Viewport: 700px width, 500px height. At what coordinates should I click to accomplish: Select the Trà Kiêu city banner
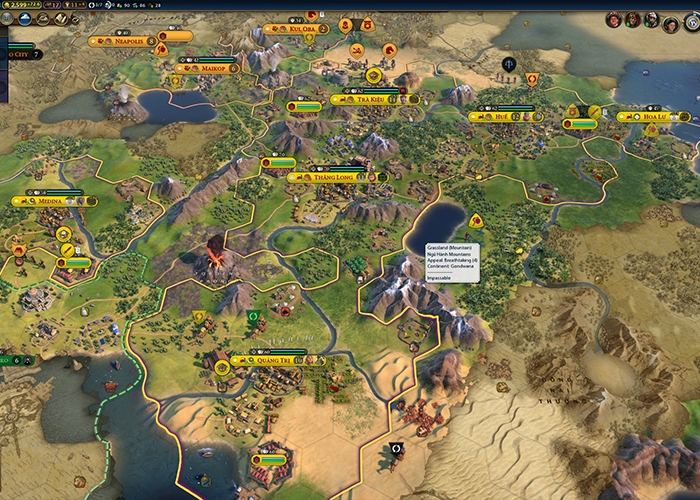tap(373, 99)
